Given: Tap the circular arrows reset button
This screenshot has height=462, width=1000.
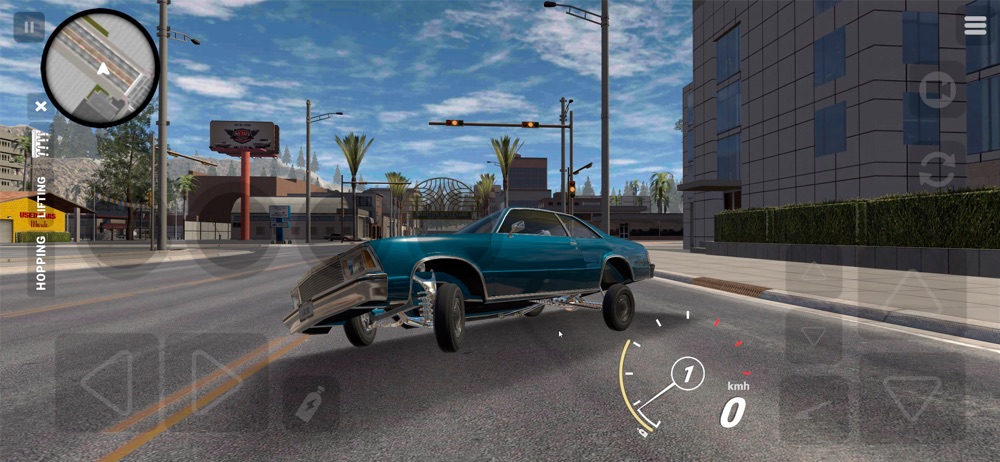Looking at the screenshot, I should tap(937, 169).
